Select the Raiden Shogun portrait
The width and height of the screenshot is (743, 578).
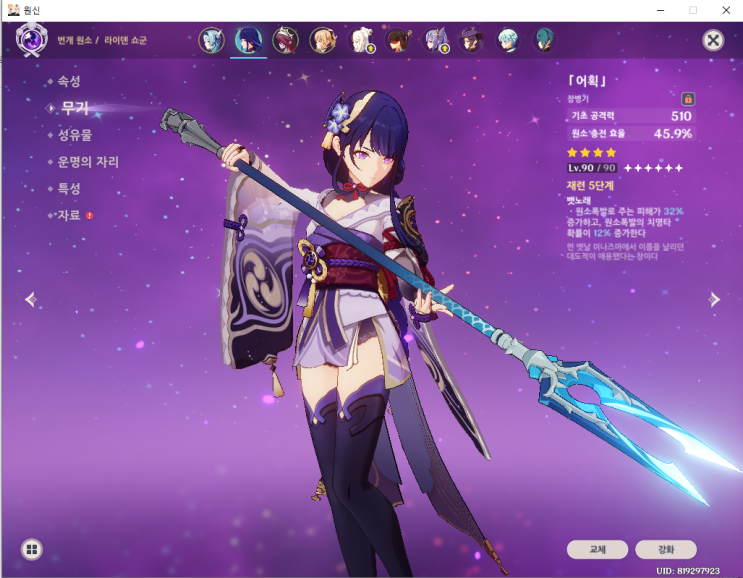(248, 41)
